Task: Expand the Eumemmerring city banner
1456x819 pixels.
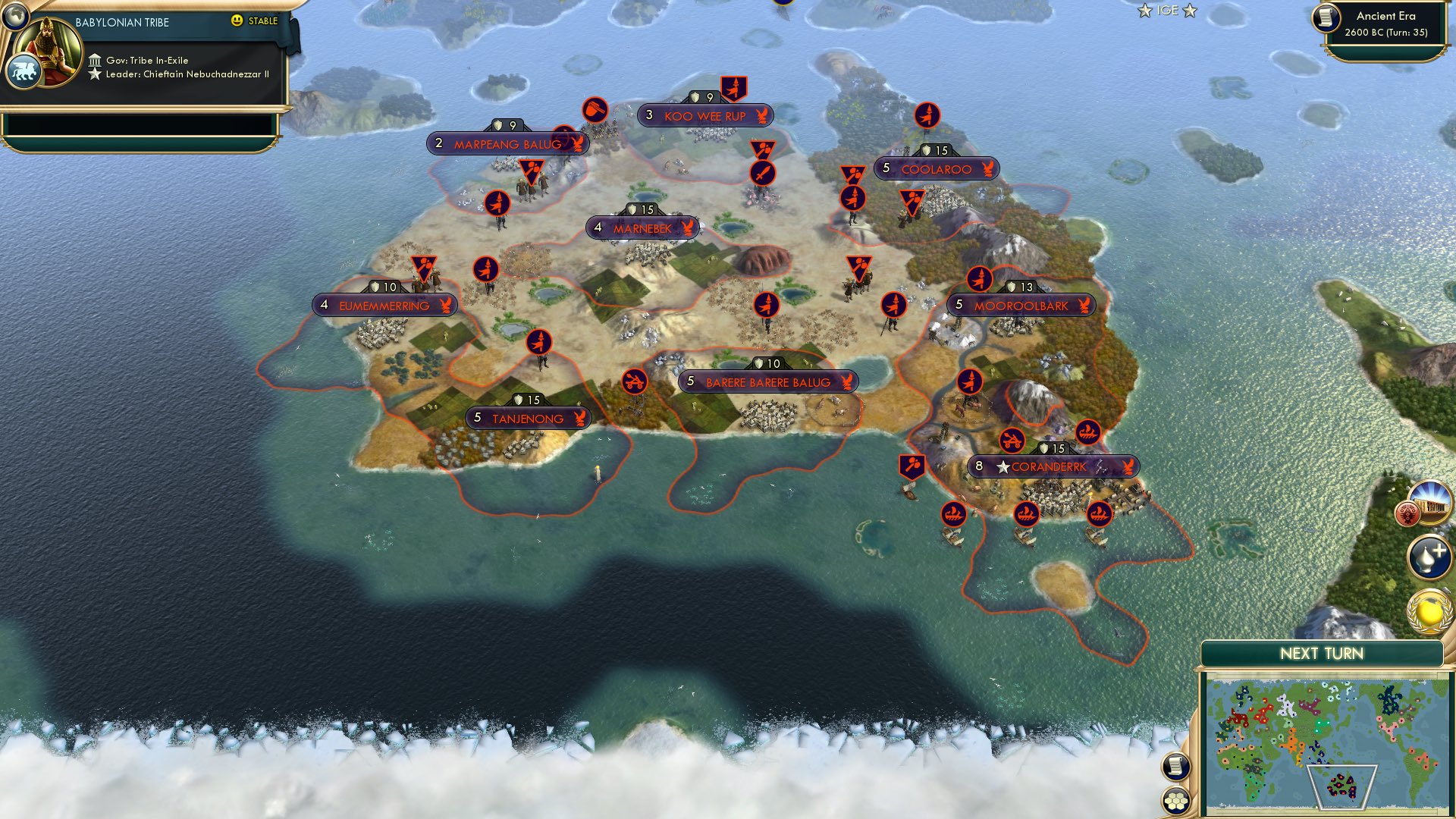Action: 383,306
